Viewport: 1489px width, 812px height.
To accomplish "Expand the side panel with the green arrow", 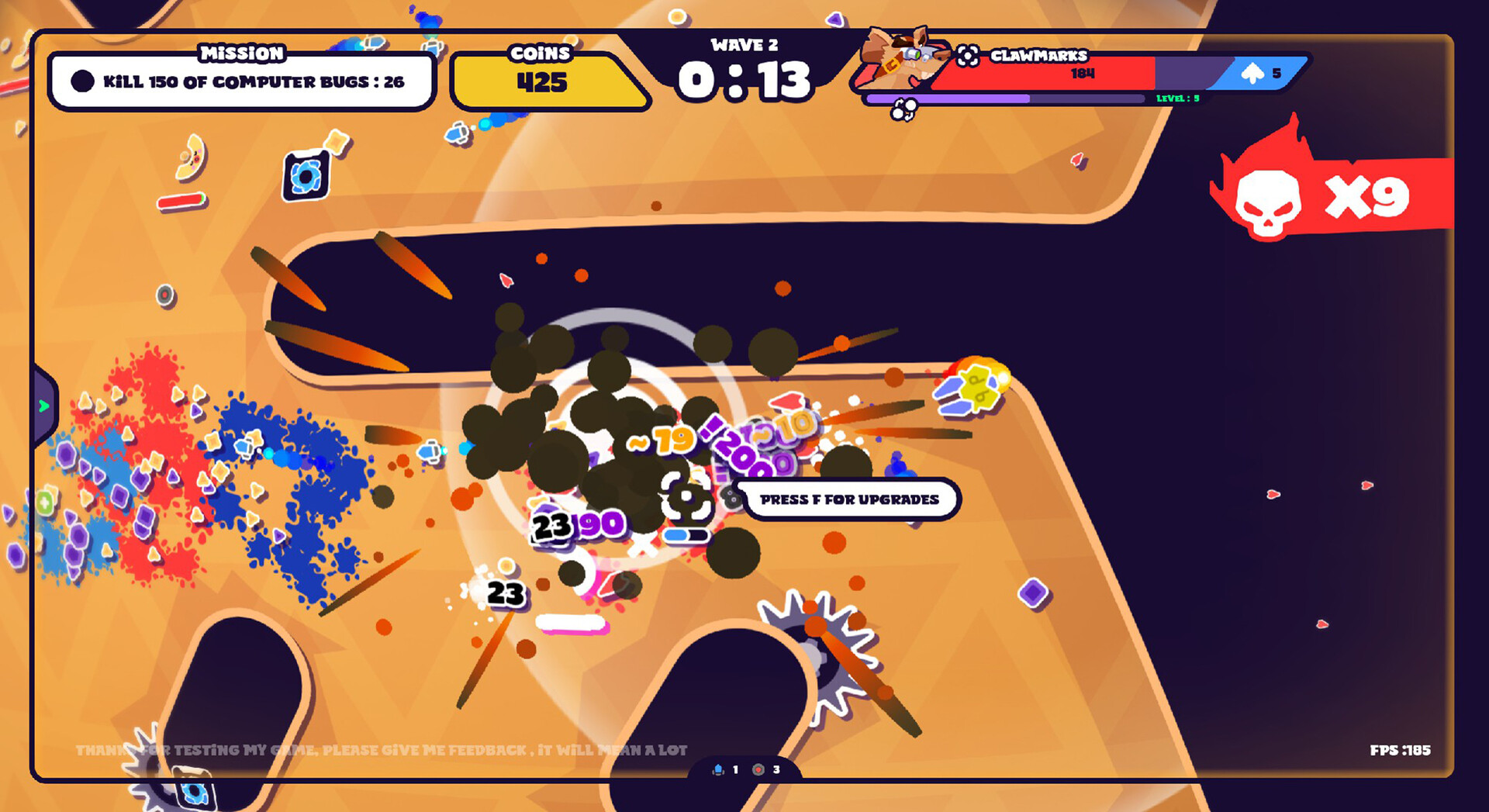I will (44, 406).
